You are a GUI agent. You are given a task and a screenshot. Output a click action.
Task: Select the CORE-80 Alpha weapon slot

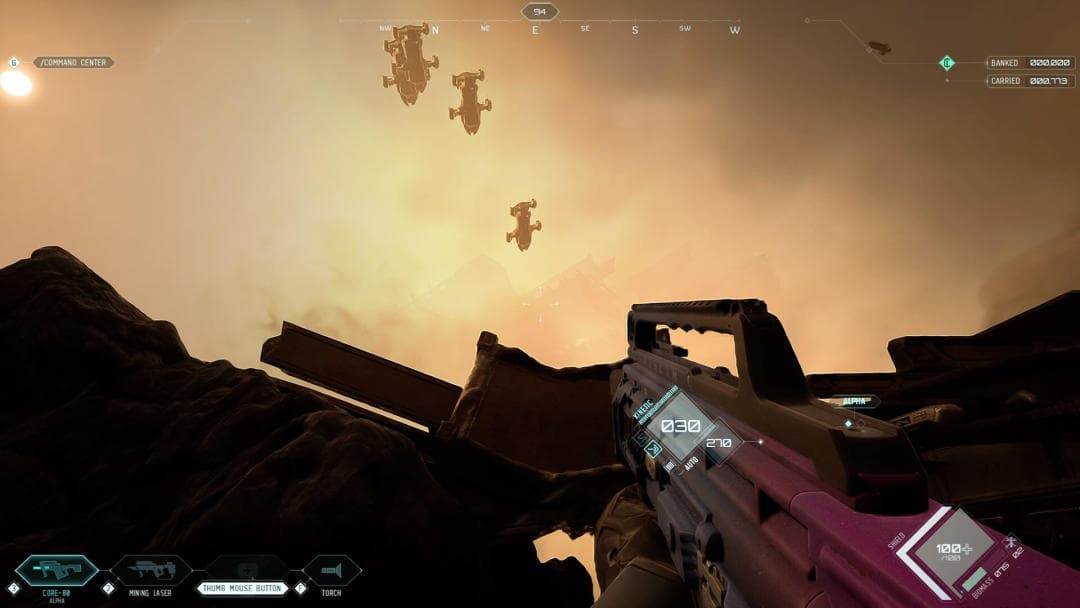[x=56, y=572]
